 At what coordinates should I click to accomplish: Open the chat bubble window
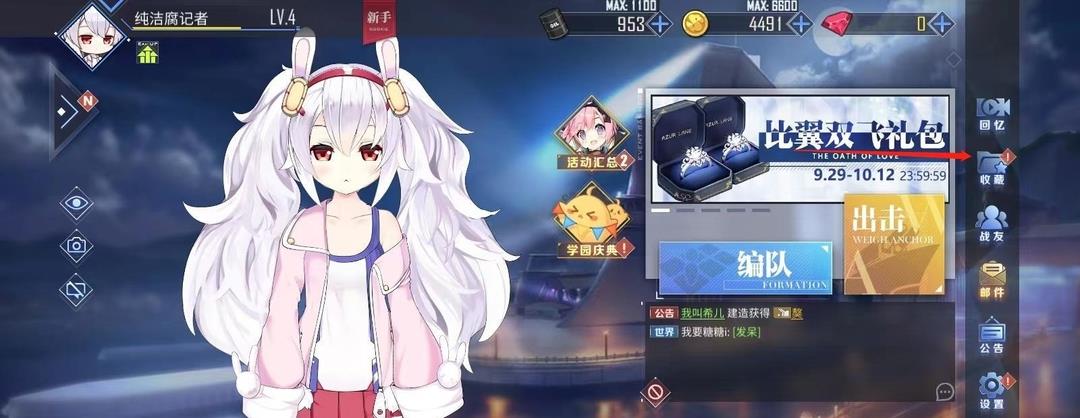[945, 390]
